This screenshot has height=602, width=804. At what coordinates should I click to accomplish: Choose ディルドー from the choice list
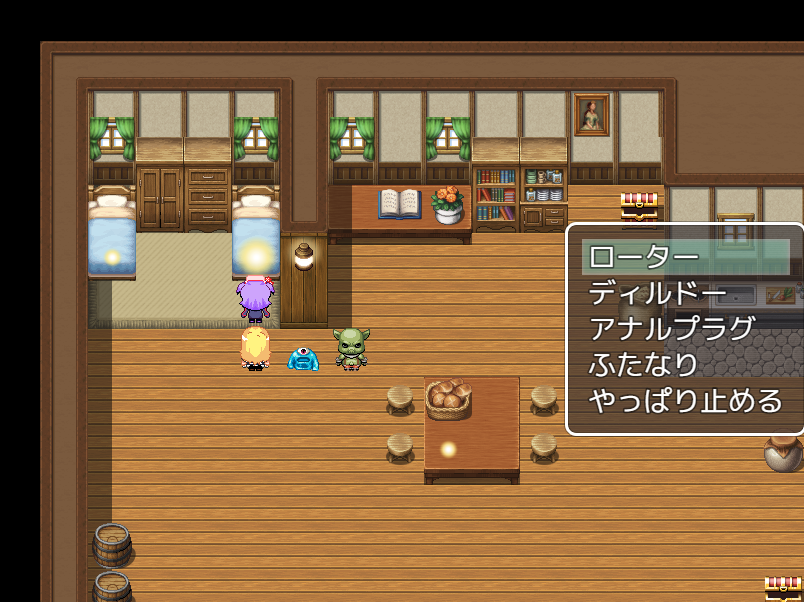coord(657,293)
